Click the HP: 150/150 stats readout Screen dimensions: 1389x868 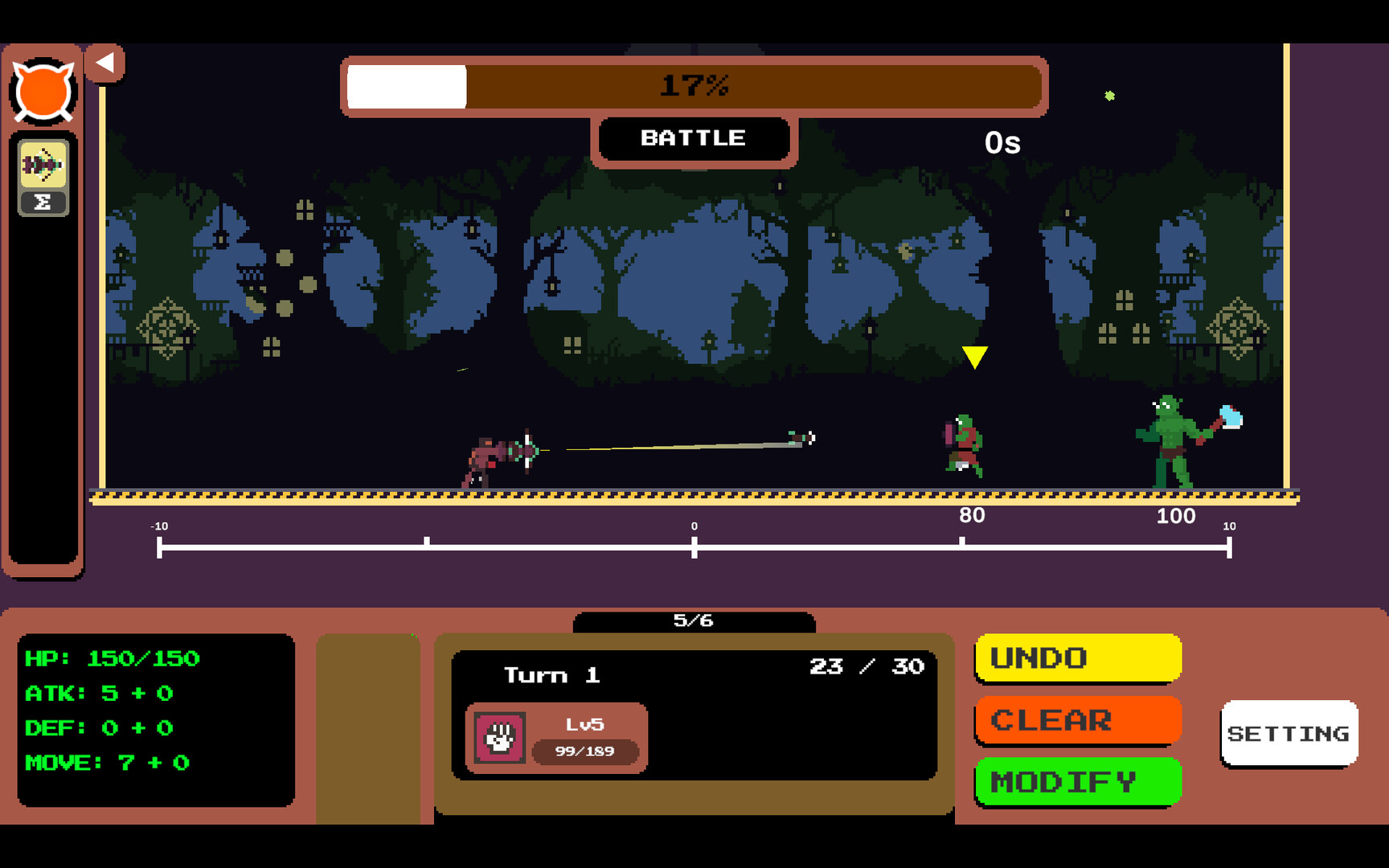click(x=113, y=657)
